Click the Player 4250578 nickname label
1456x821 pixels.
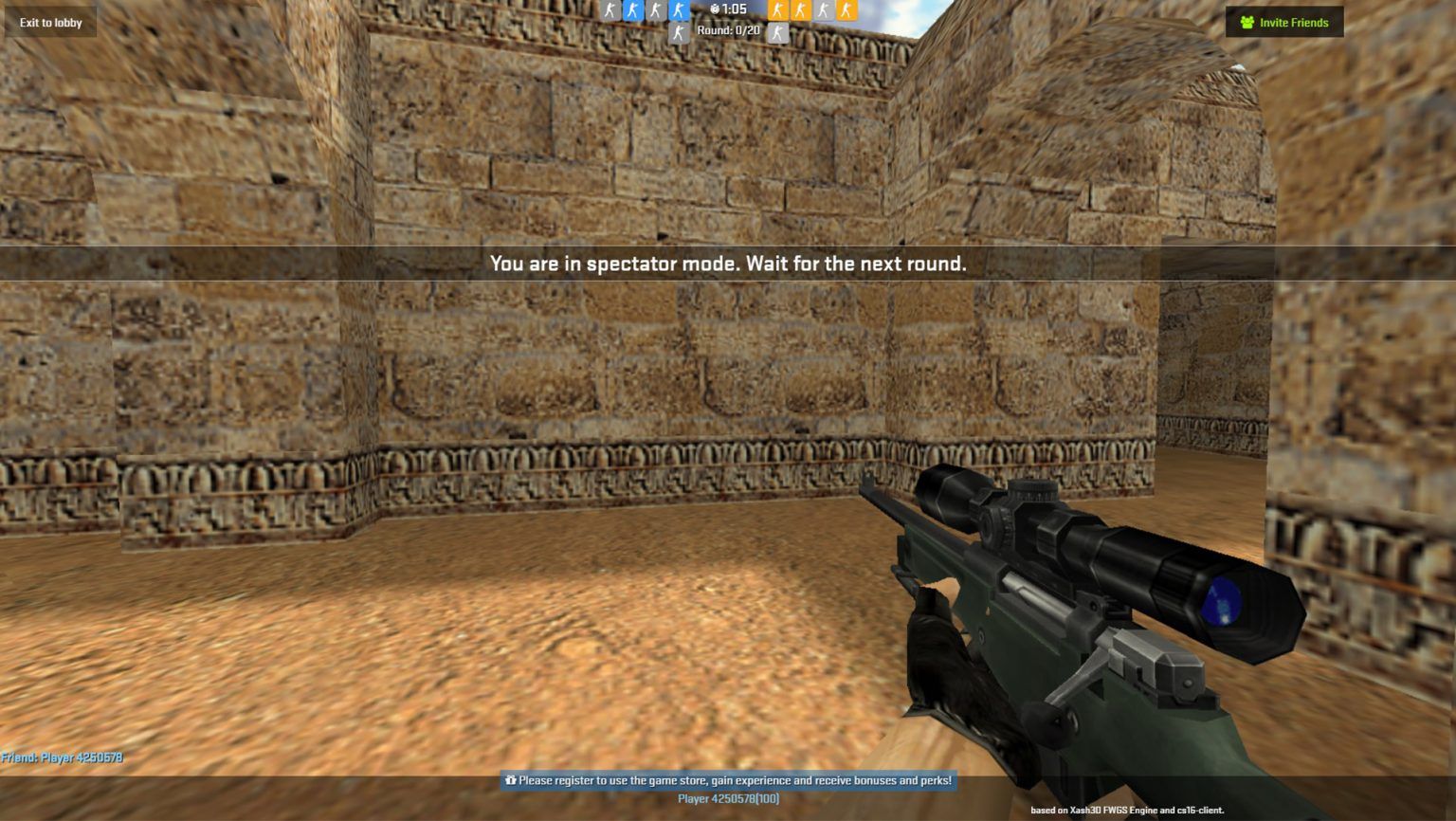click(726, 798)
